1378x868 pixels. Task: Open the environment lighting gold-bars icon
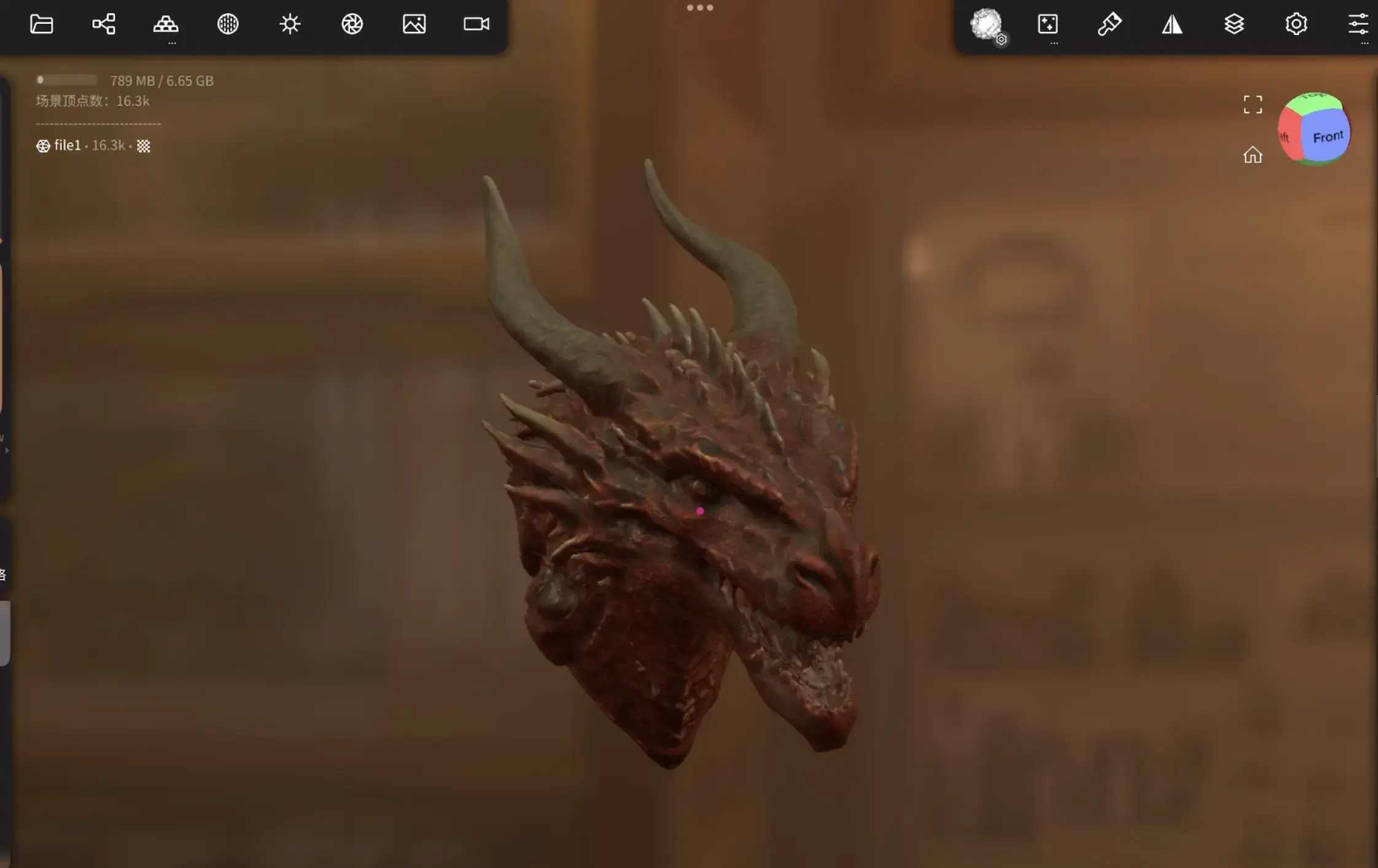pos(166,24)
